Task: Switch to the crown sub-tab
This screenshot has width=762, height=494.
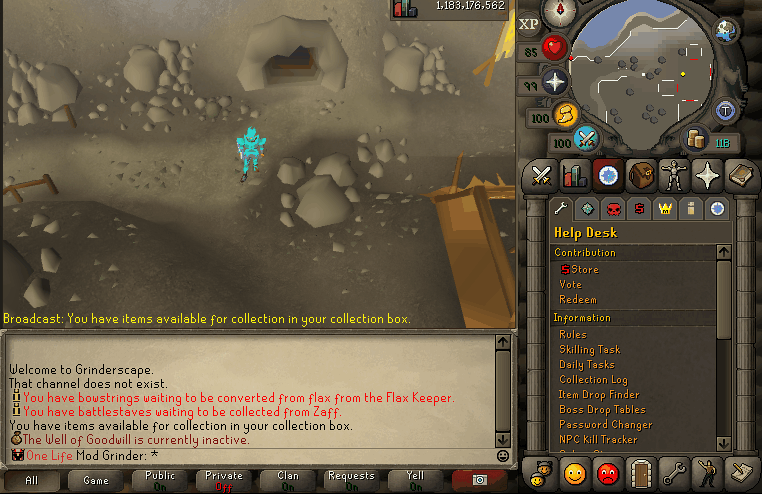Action: point(664,208)
